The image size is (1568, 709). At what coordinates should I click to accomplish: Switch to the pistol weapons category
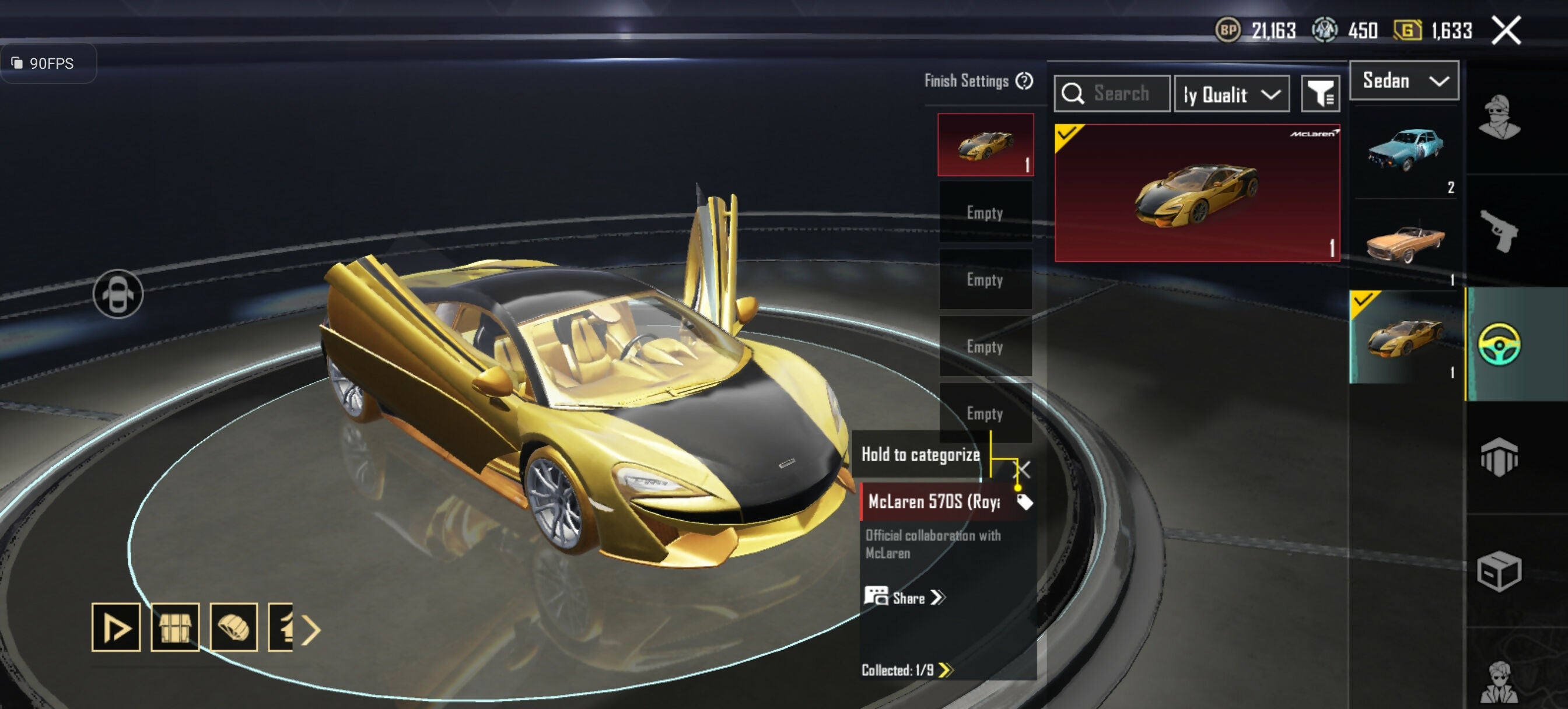pyautogui.click(x=1499, y=230)
